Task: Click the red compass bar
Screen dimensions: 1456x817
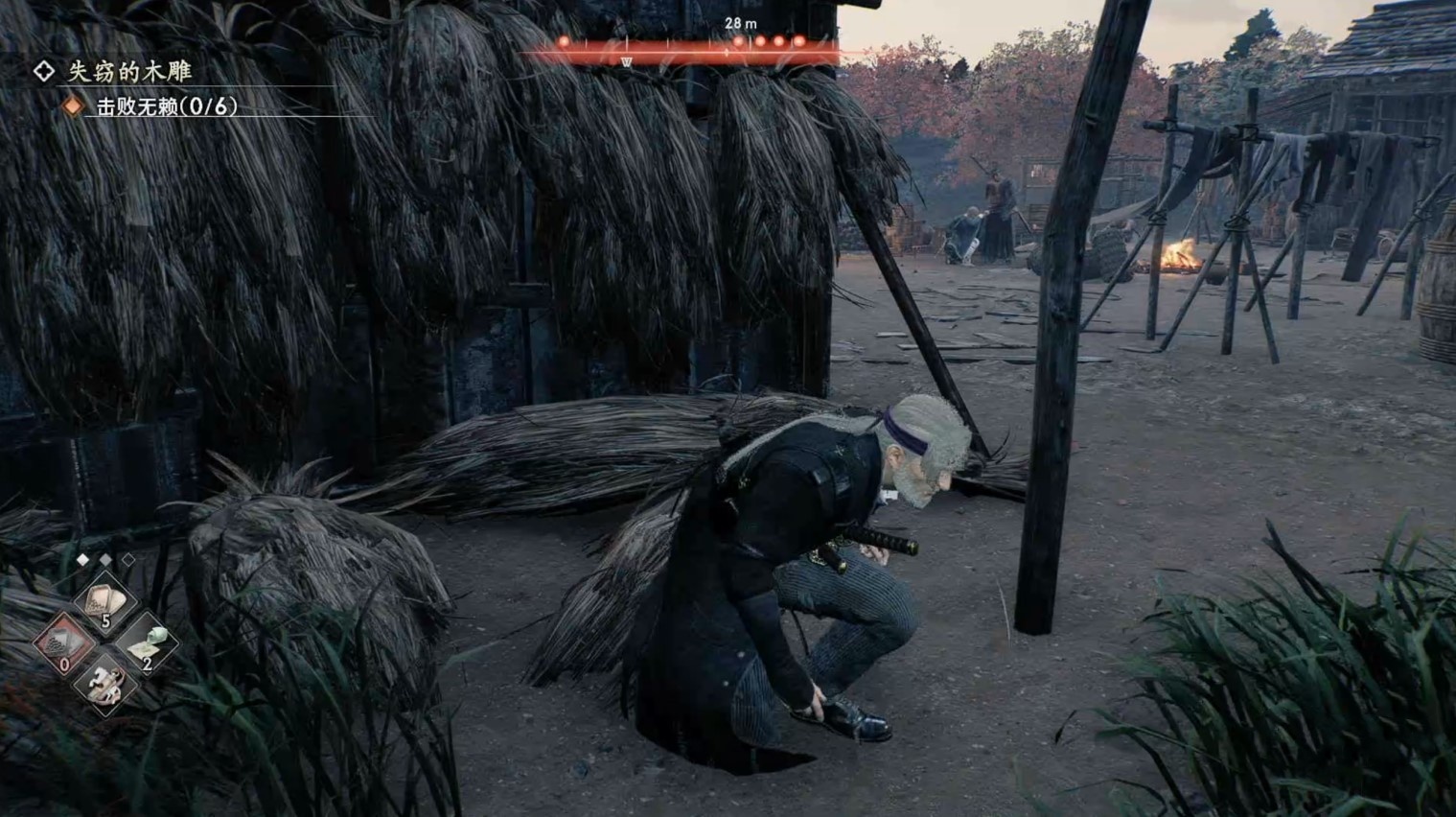Action: (x=682, y=48)
